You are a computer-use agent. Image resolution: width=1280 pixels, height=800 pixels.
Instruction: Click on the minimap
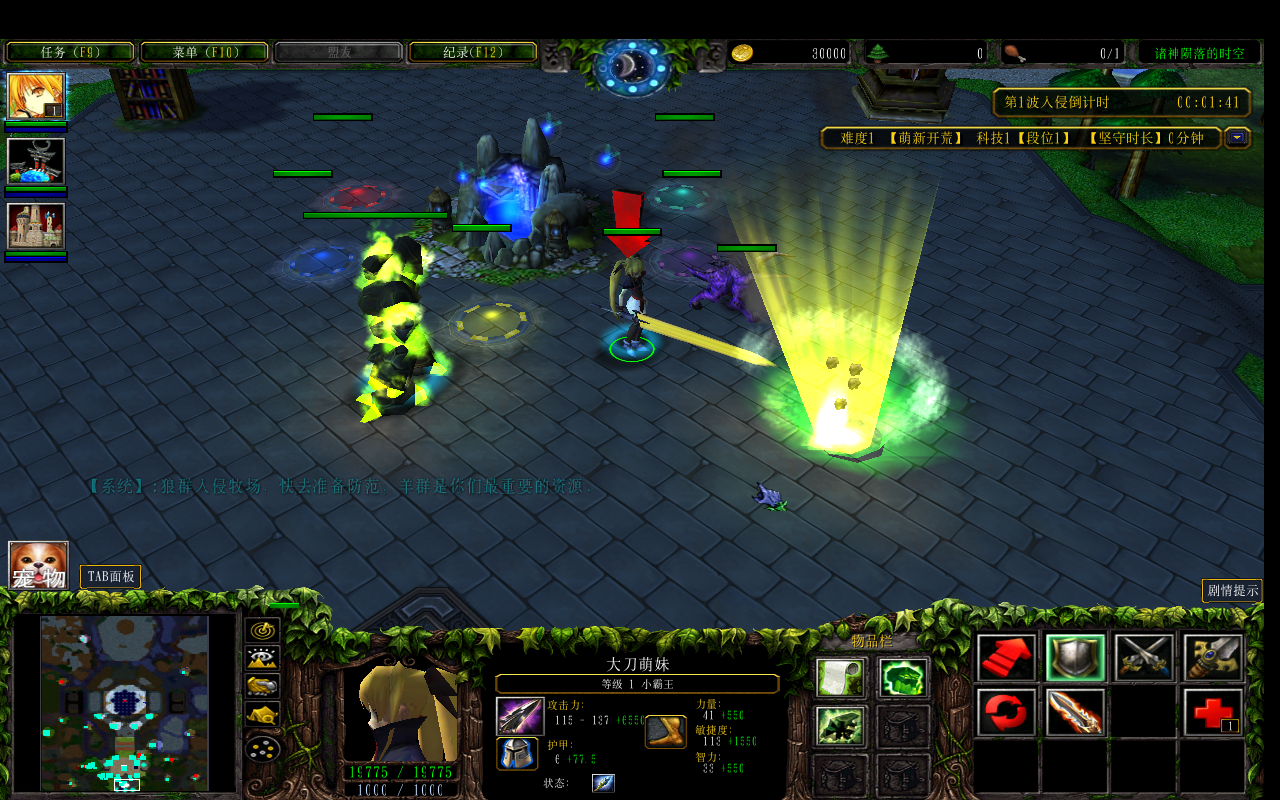[124, 702]
